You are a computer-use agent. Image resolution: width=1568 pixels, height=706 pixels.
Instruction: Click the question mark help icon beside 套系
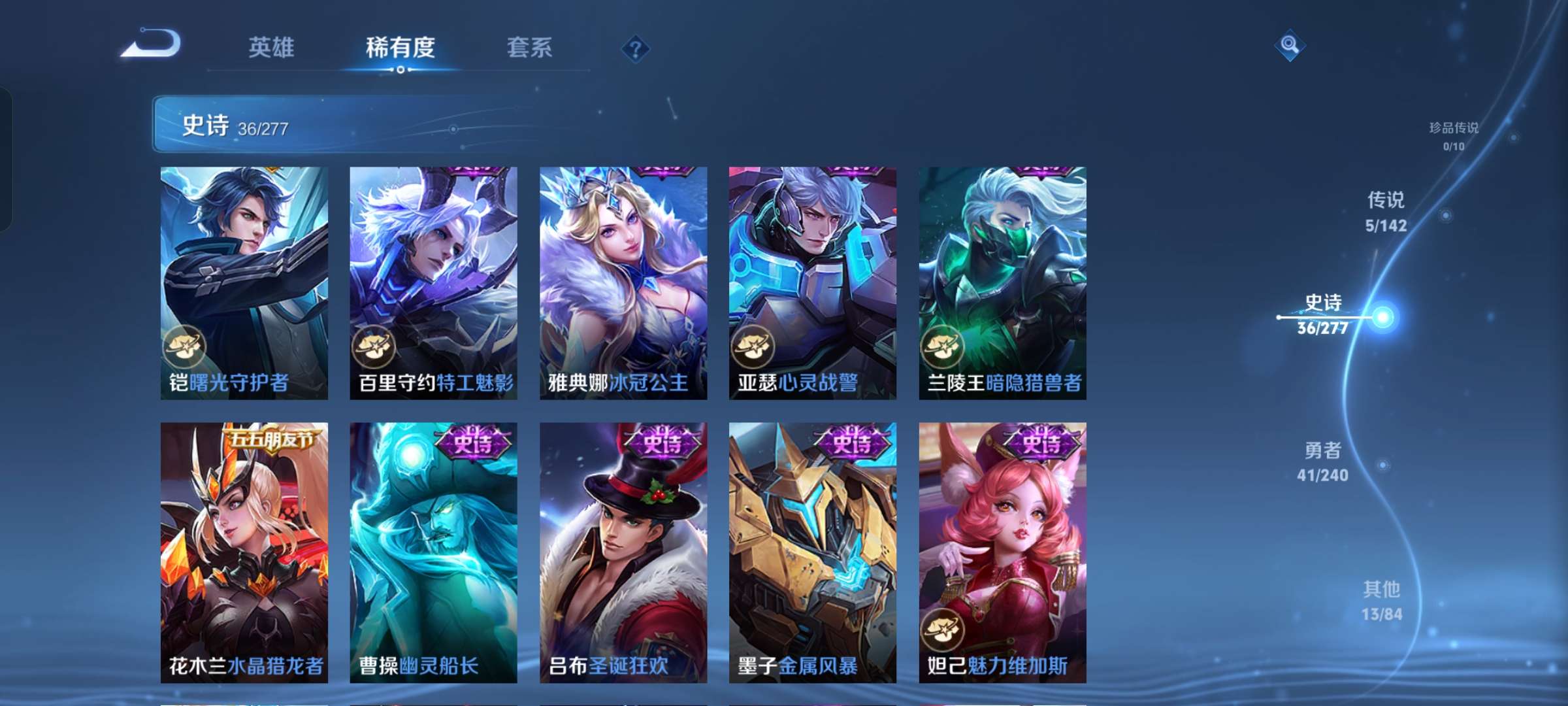(x=636, y=47)
